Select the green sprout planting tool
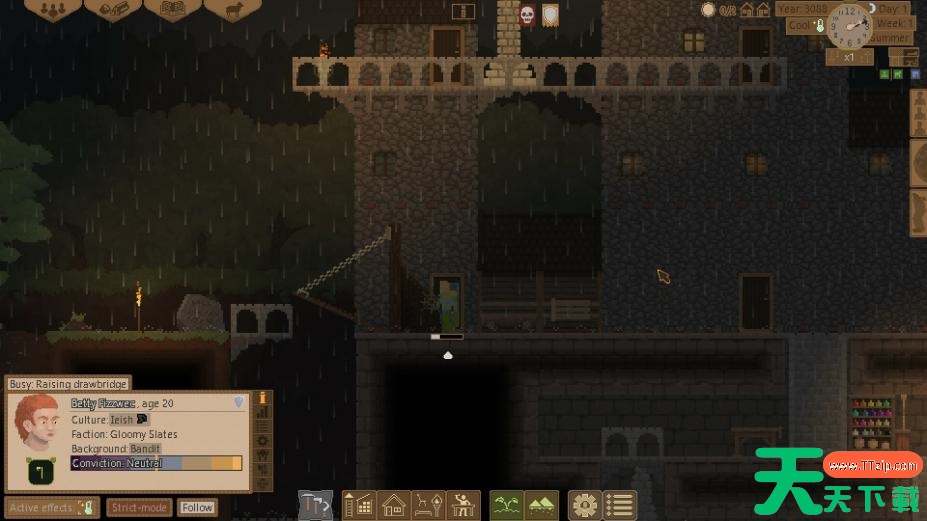This screenshot has height=521, width=927. click(x=507, y=504)
